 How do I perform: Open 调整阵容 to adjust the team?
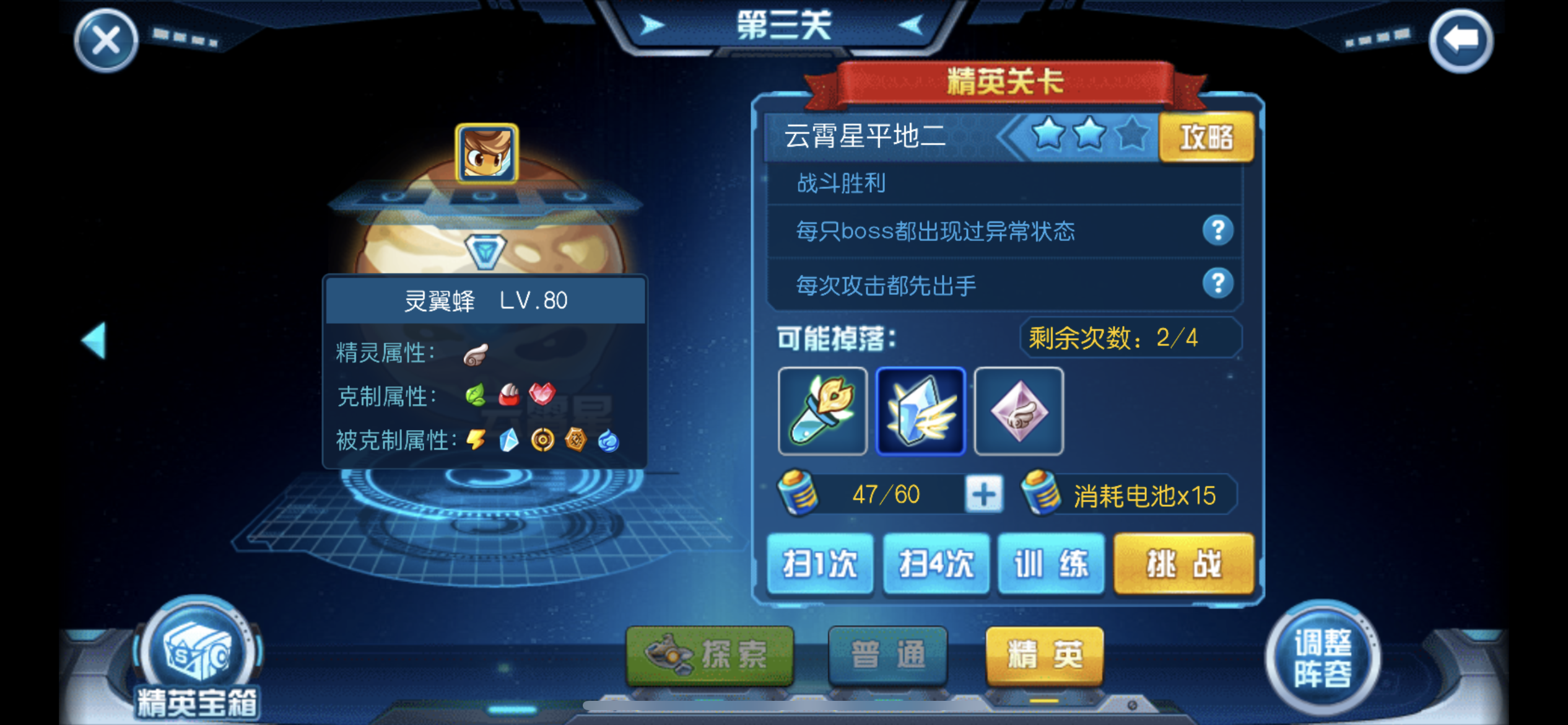click(x=1322, y=657)
